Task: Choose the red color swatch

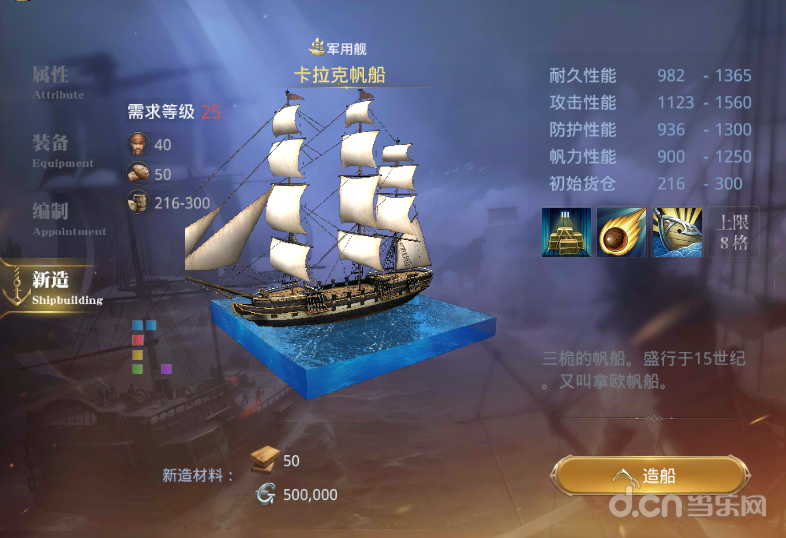Action: [138, 340]
